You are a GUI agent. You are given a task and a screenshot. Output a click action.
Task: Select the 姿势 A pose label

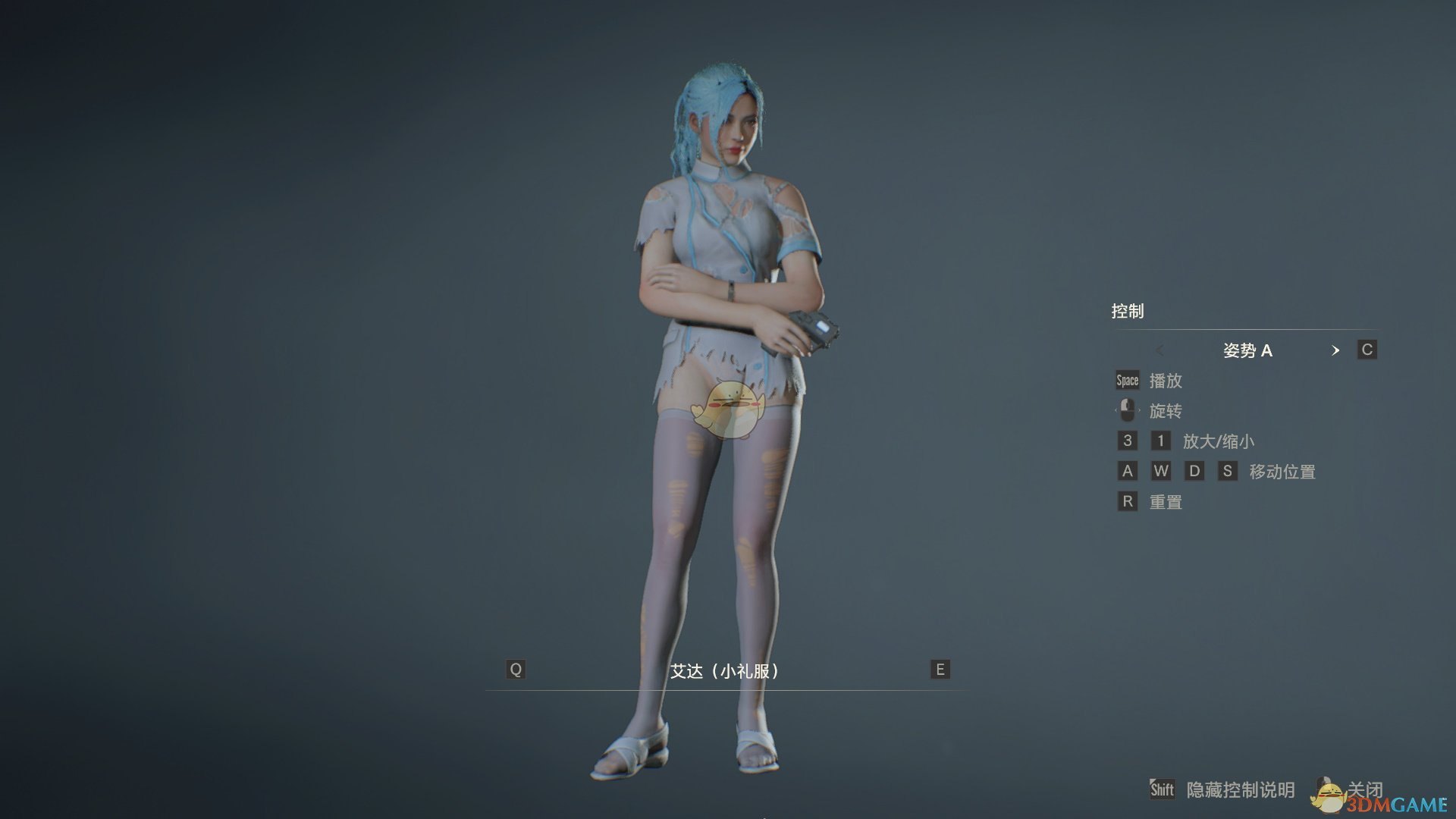tap(1248, 350)
